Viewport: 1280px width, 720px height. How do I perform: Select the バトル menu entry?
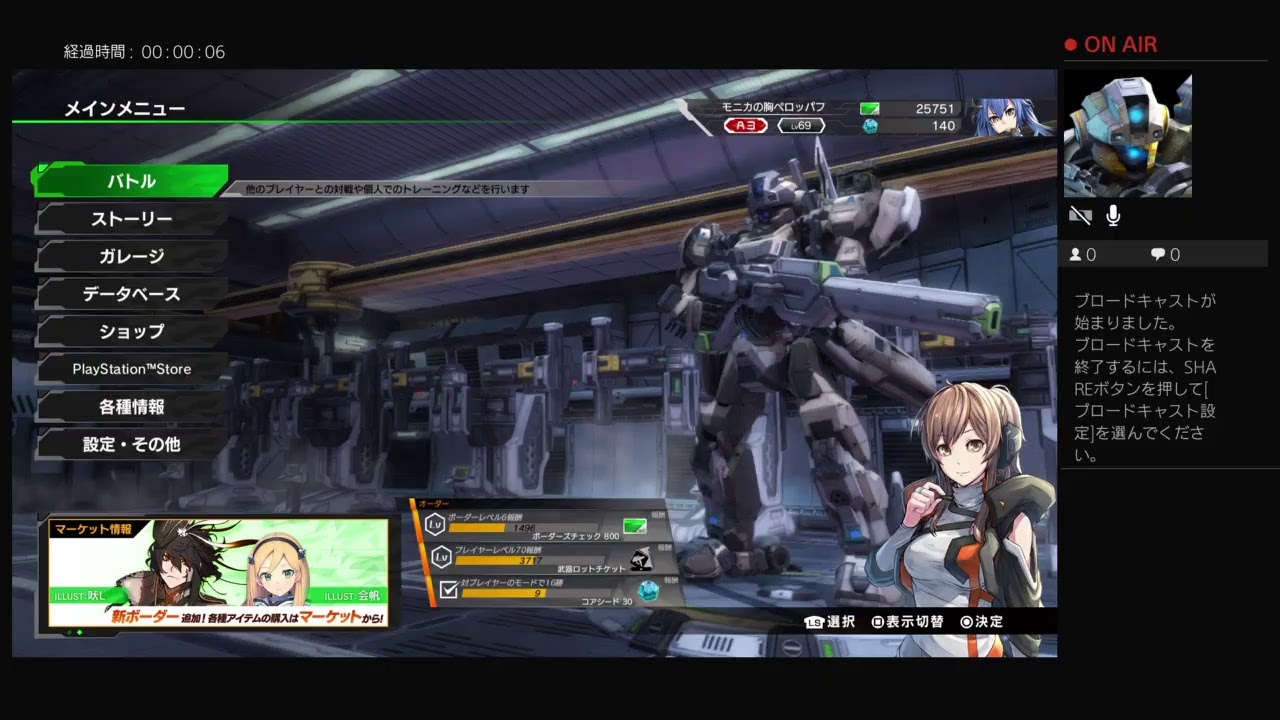132,181
